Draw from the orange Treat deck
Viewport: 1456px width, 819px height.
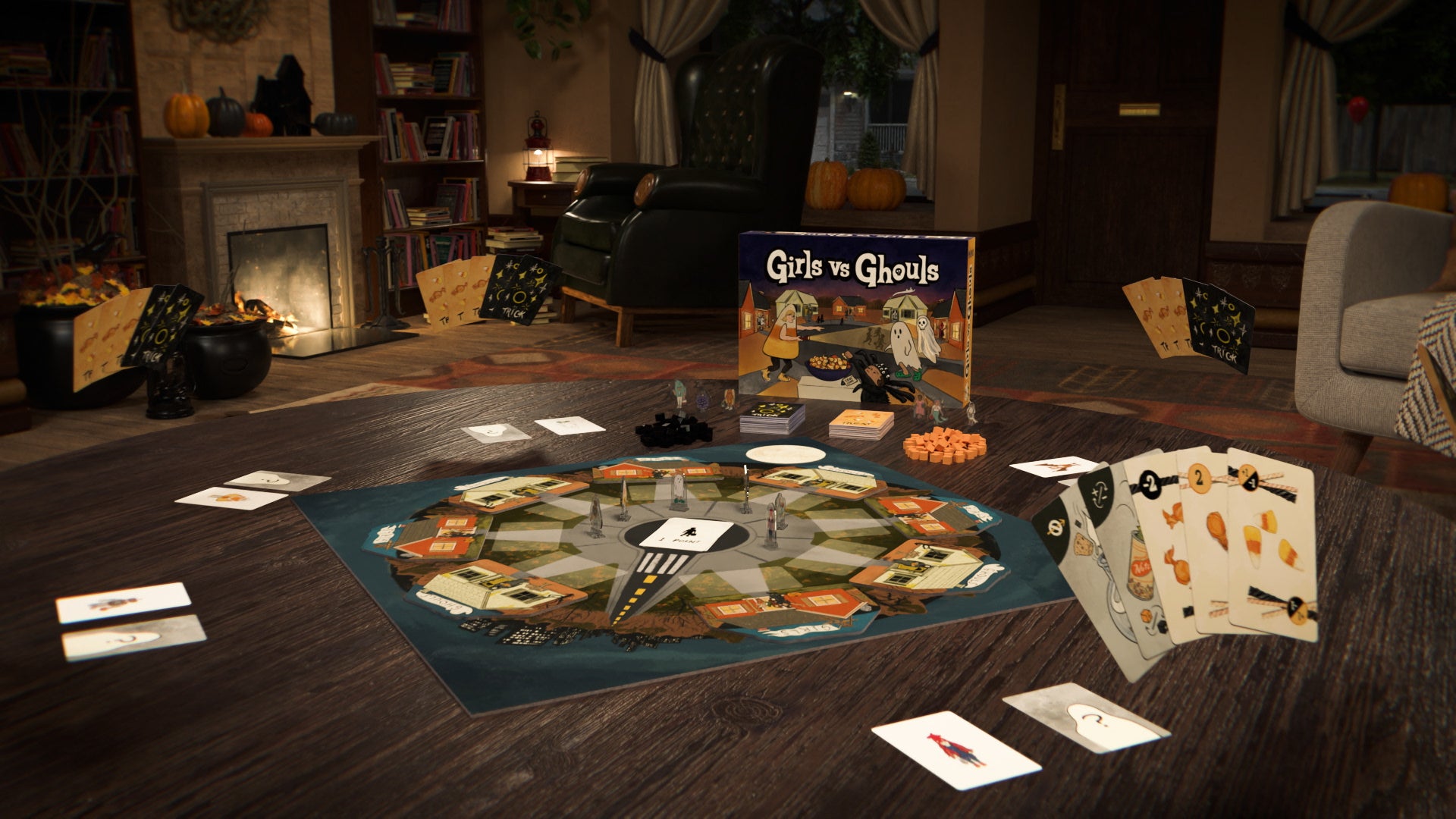point(861,423)
